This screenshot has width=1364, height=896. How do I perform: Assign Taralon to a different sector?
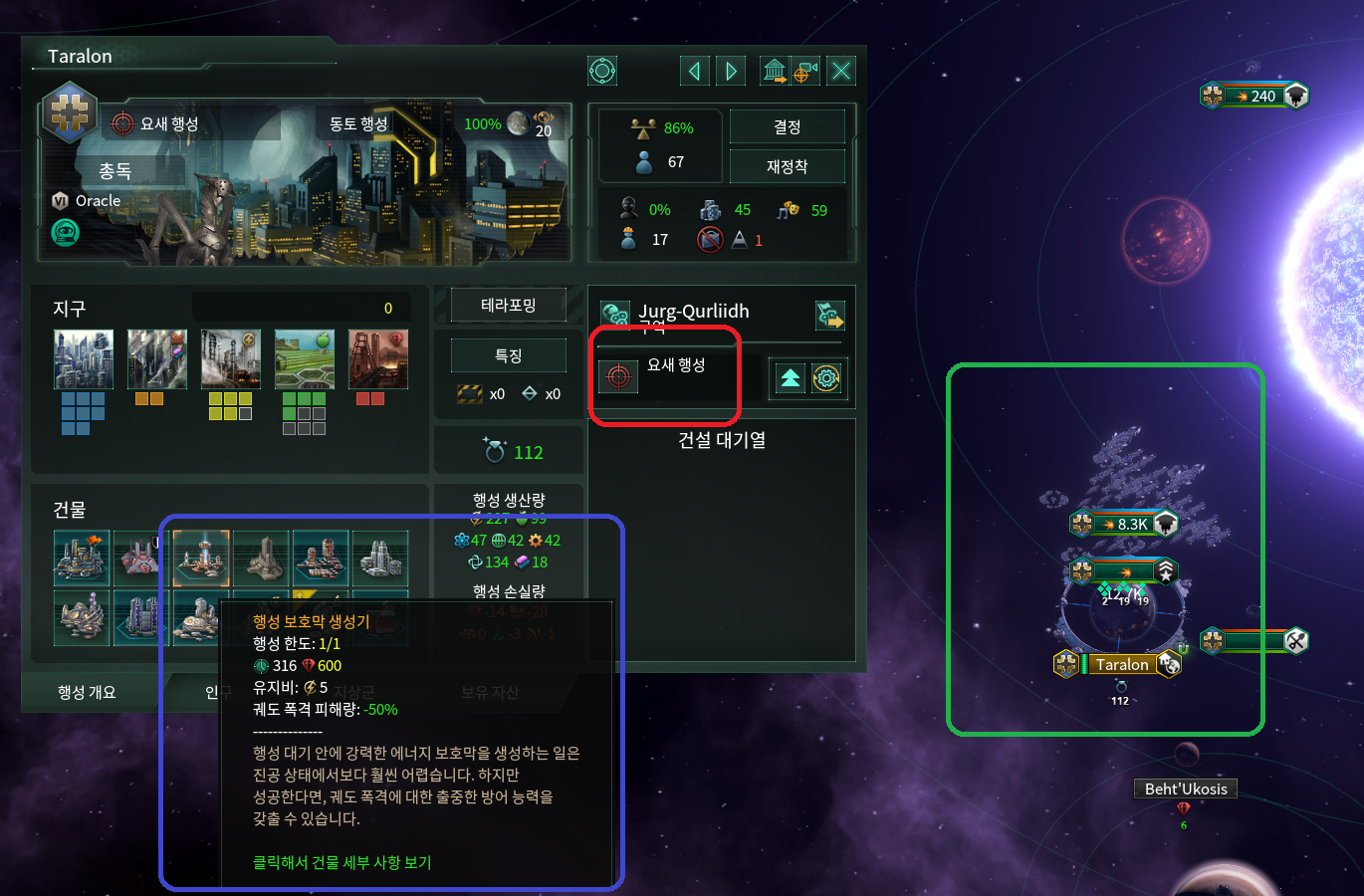831,315
